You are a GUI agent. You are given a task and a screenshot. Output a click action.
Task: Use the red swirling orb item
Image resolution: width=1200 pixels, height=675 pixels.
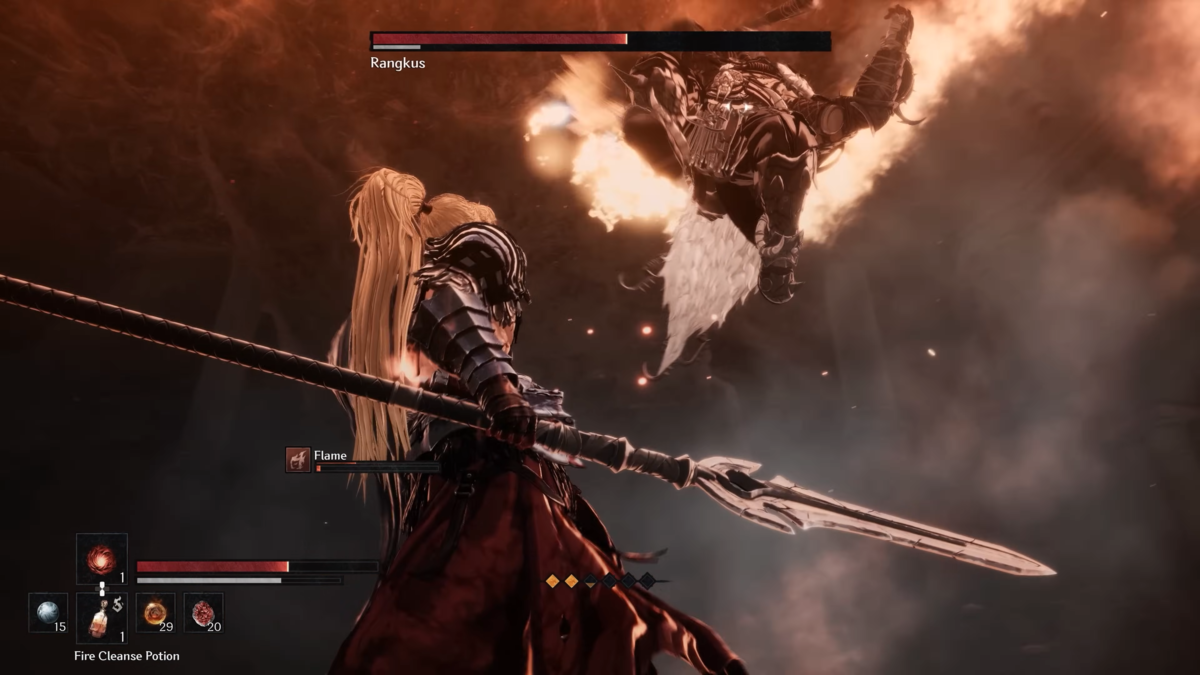(101, 558)
